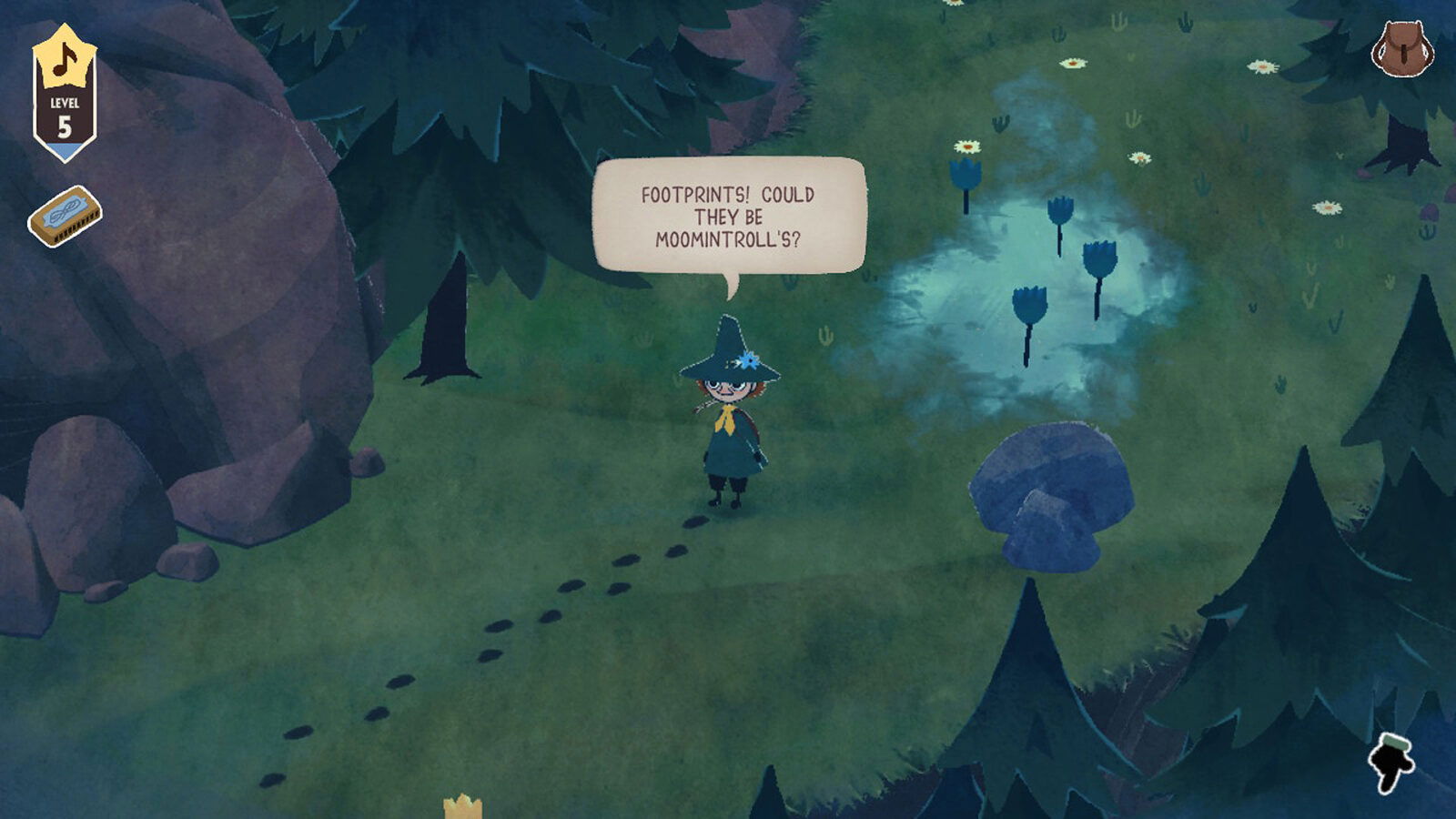Open the harmonica instrument icon
Screen dimensions: 1456x819
click(x=64, y=216)
